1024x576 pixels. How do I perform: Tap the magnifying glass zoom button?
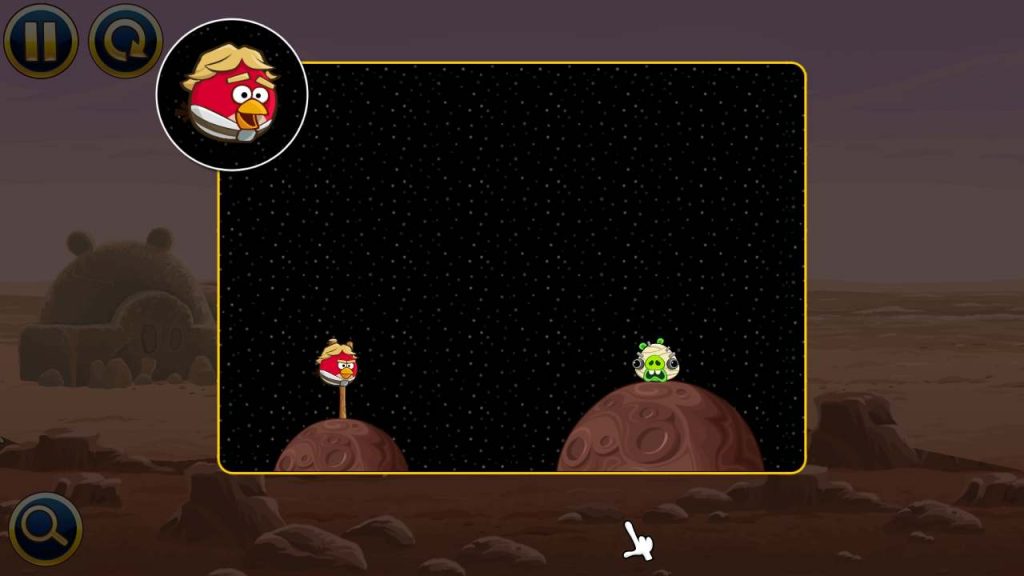45,528
